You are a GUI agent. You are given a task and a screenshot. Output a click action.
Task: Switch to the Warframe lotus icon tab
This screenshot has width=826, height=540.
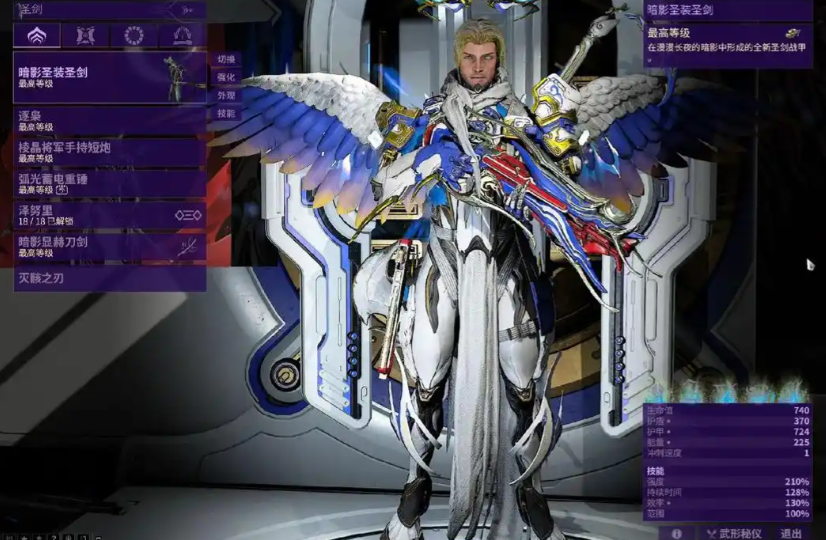coord(36,36)
